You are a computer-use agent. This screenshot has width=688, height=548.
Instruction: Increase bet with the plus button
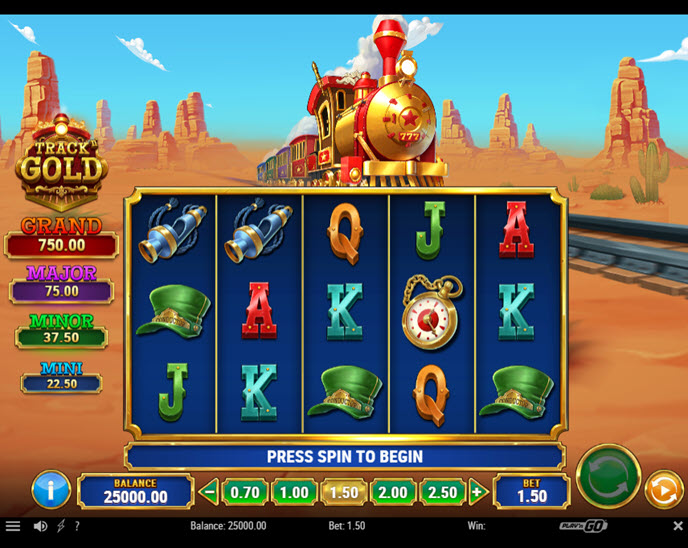tap(477, 492)
